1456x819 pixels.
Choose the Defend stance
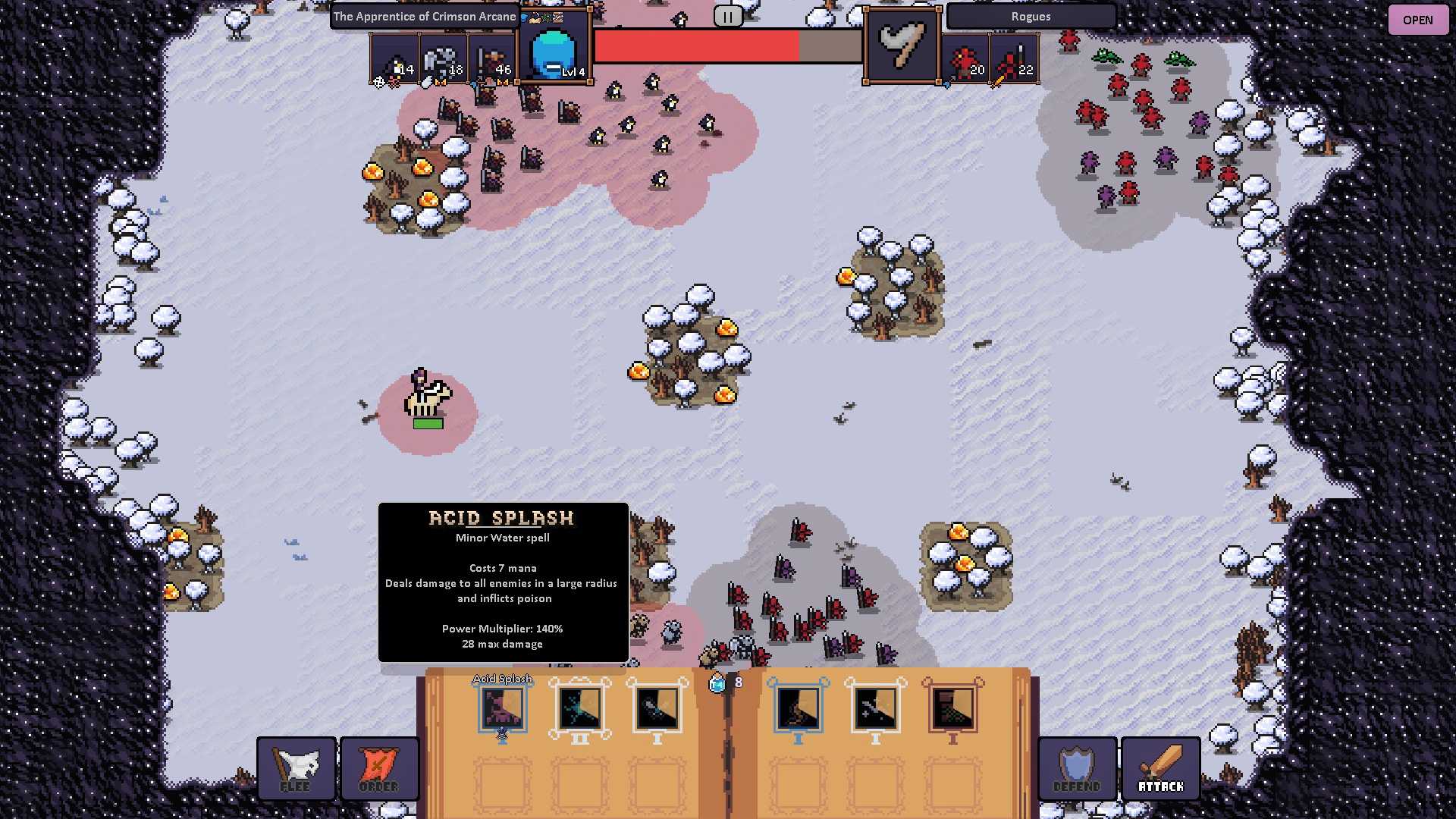(1077, 768)
